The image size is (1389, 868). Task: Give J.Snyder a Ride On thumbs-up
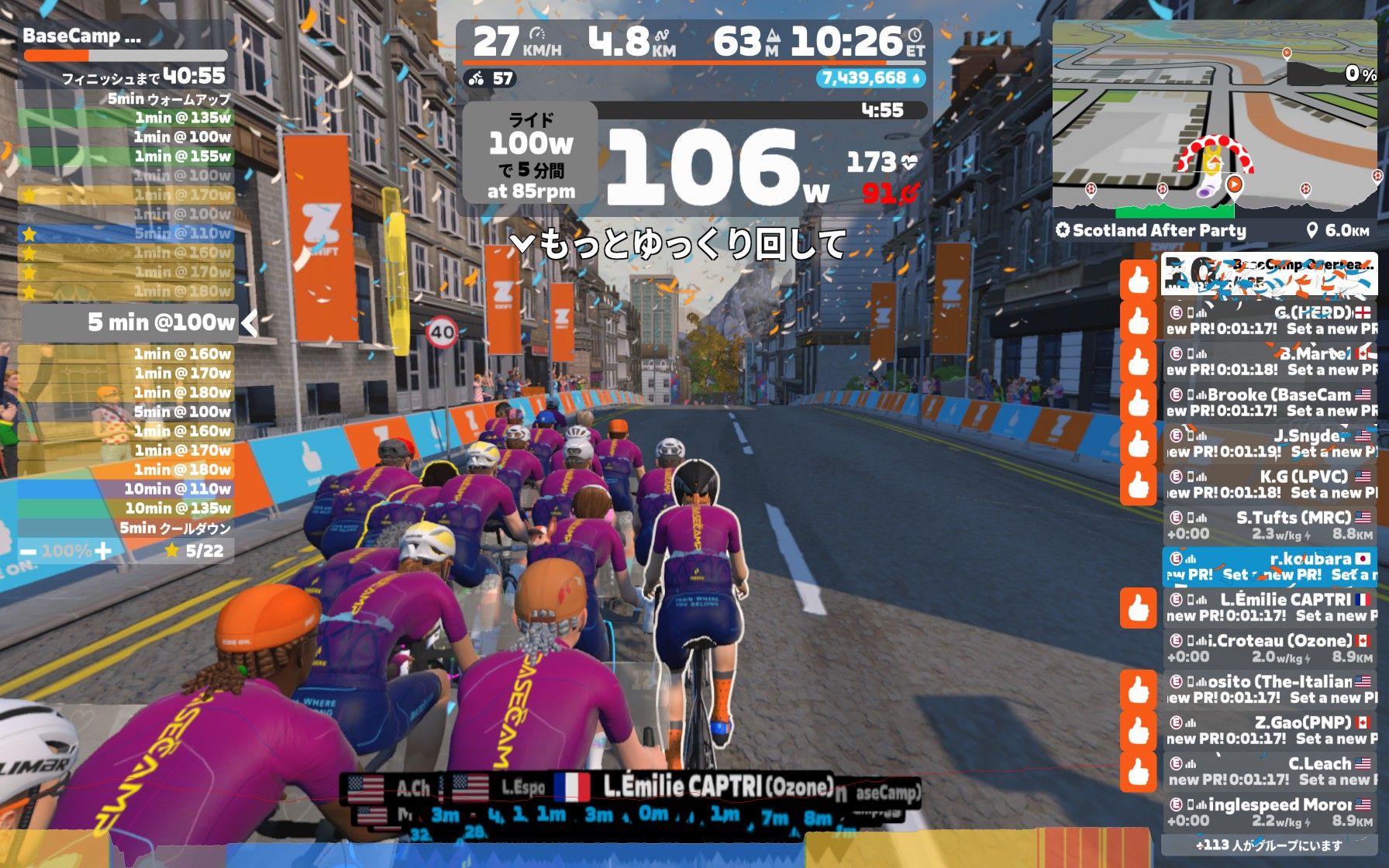1138,444
